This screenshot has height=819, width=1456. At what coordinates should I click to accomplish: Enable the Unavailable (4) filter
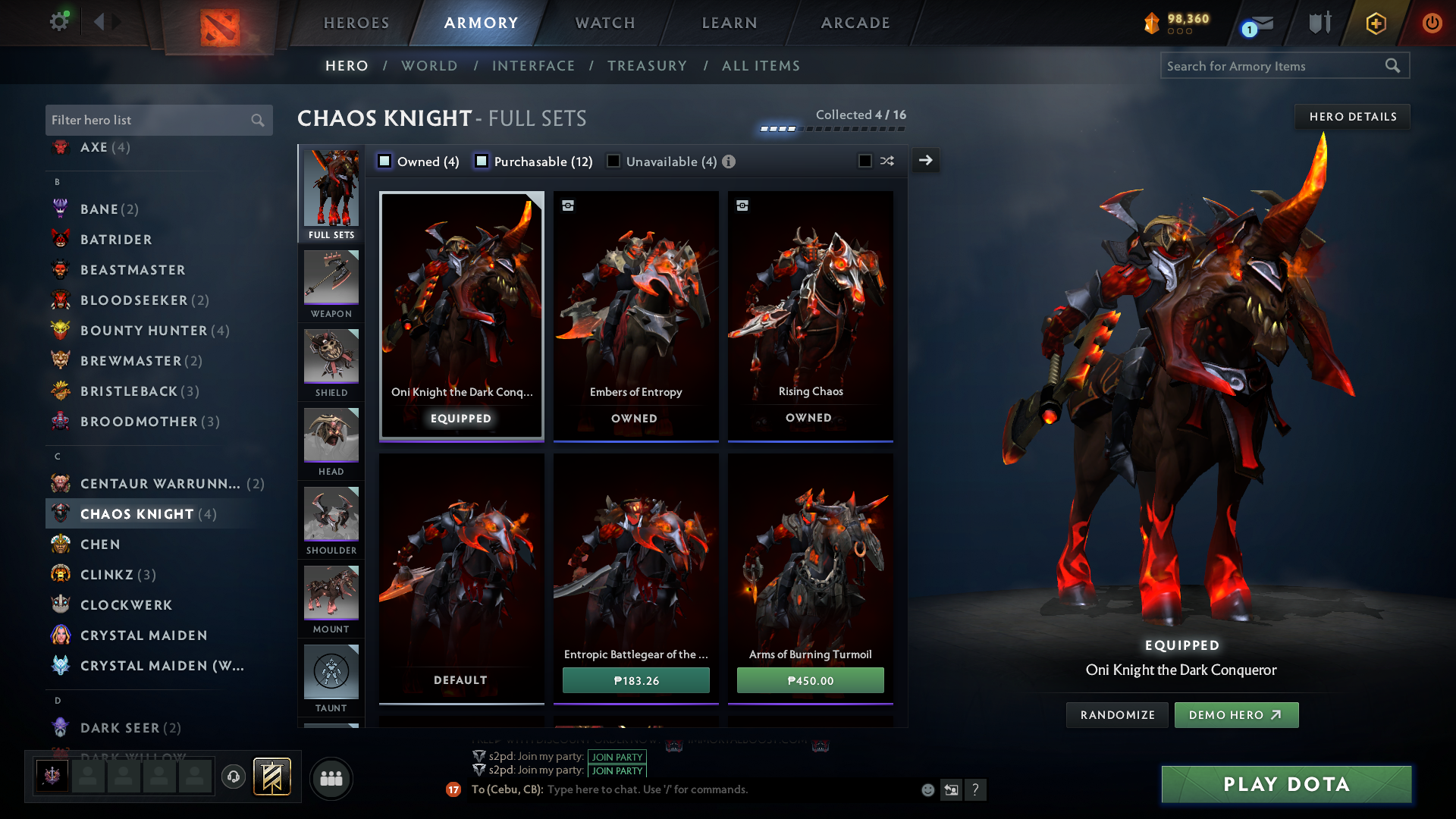pyautogui.click(x=613, y=162)
